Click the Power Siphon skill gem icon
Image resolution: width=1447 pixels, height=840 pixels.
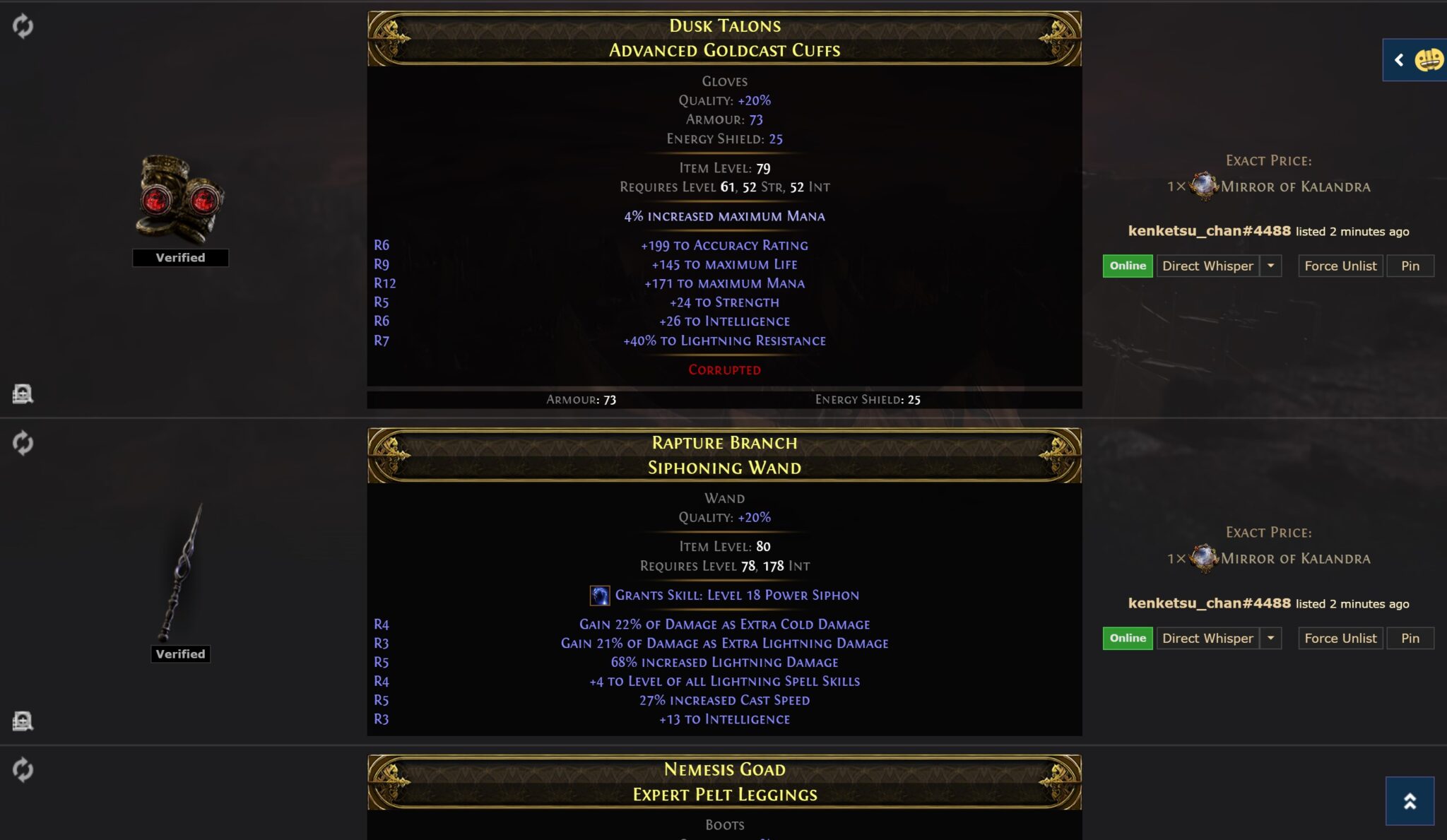(x=601, y=595)
